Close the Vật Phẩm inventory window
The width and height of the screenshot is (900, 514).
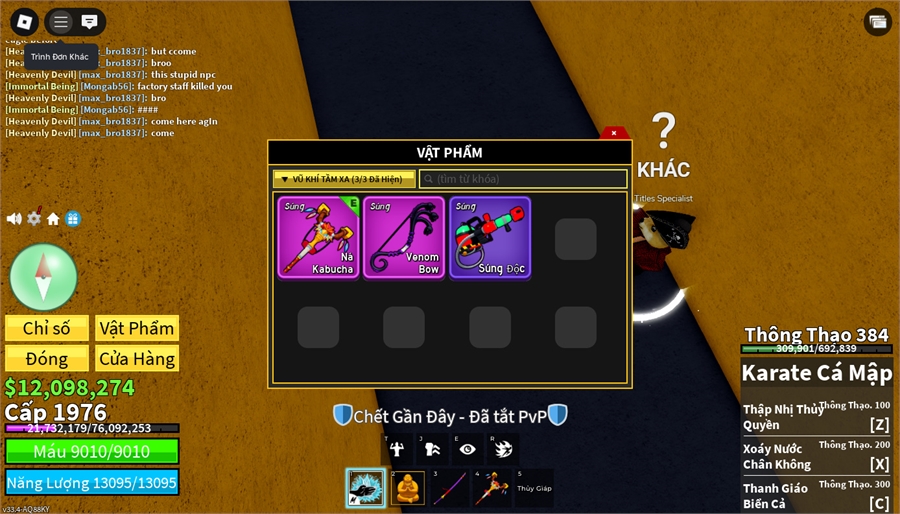614,134
